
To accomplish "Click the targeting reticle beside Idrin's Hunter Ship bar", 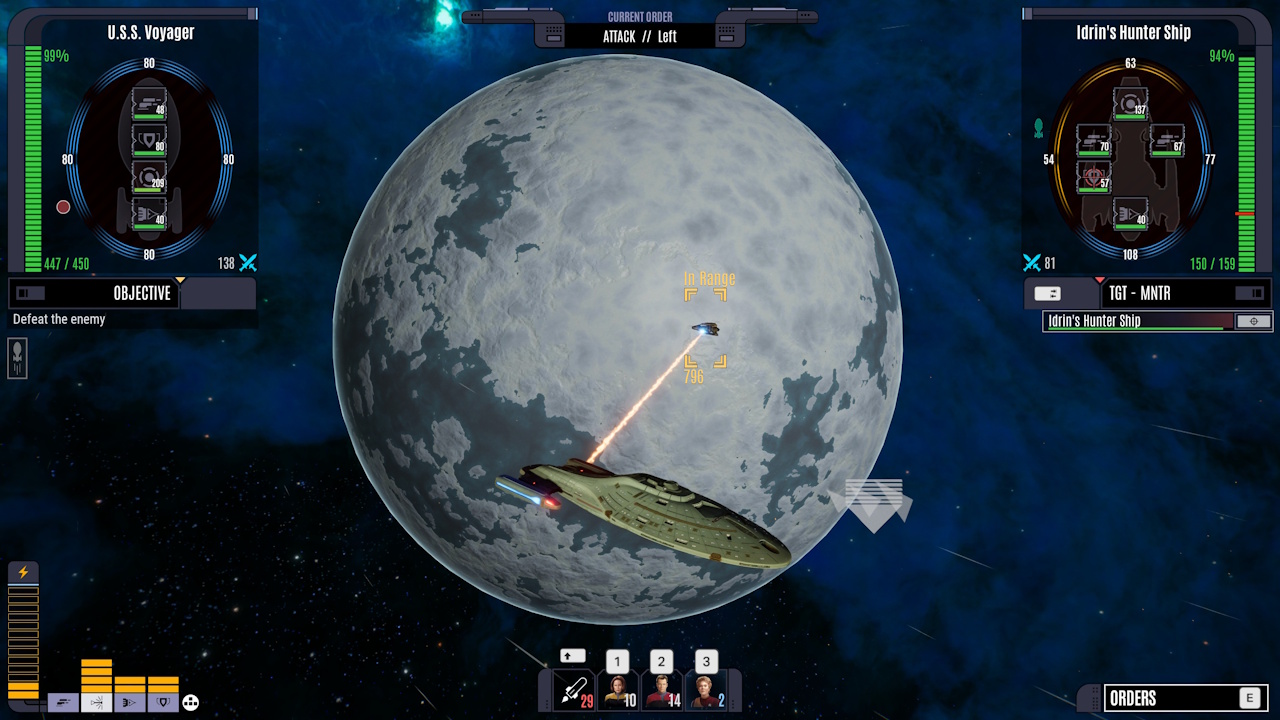I will (x=1254, y=321).
